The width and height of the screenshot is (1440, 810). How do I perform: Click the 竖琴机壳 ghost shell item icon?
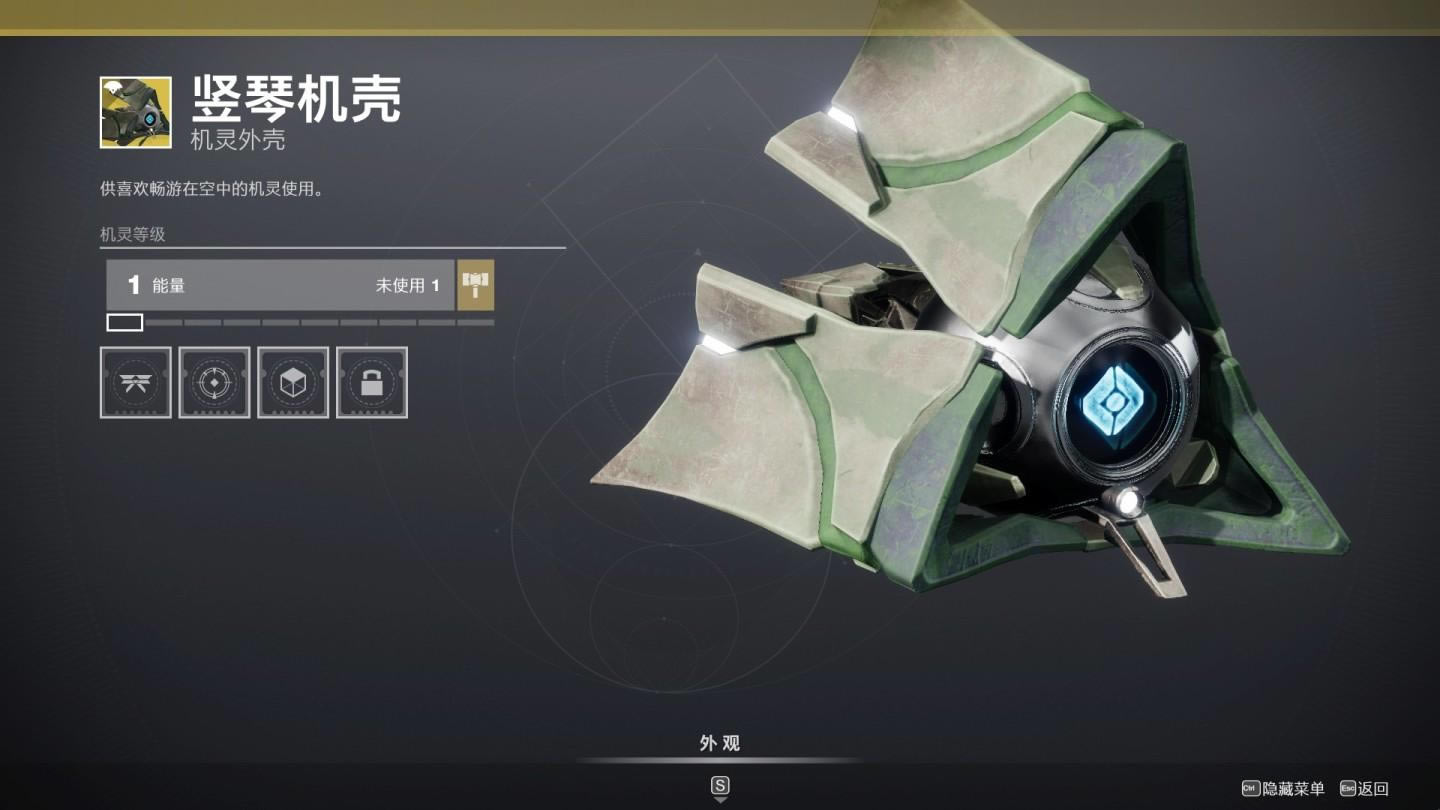[135, 112]
